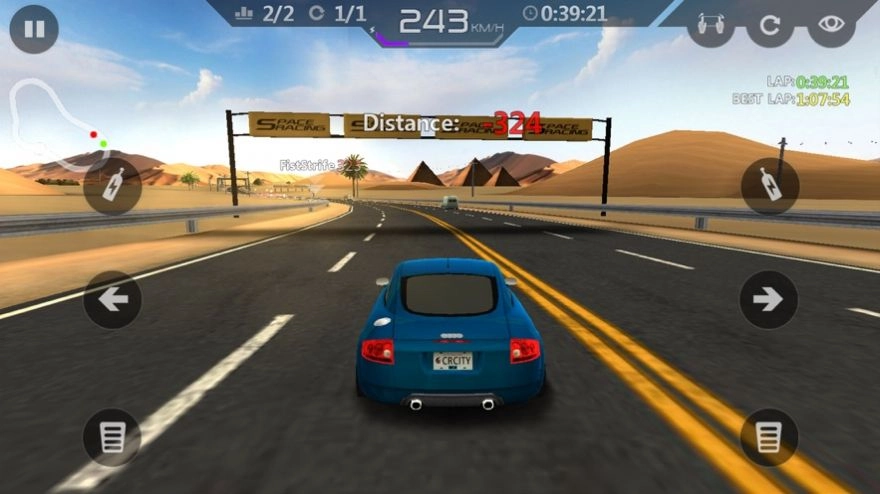Activate the nitro bottle above the left arrow

pyautogui.click(x=112, y=186)
